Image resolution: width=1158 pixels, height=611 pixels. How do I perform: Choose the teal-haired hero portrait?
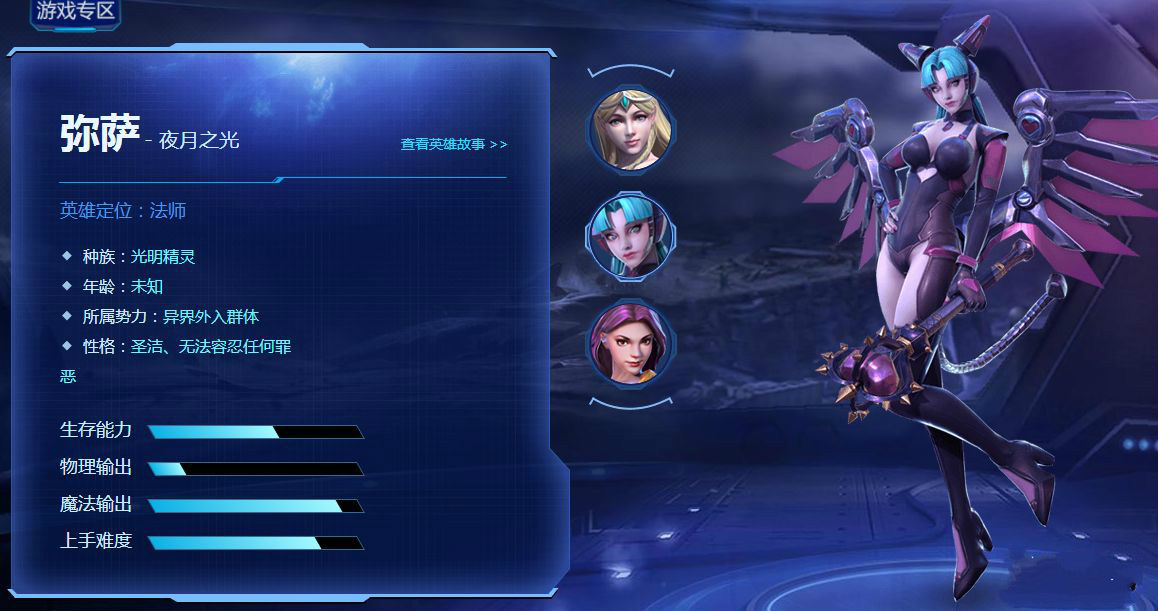(x=630, y=237)
